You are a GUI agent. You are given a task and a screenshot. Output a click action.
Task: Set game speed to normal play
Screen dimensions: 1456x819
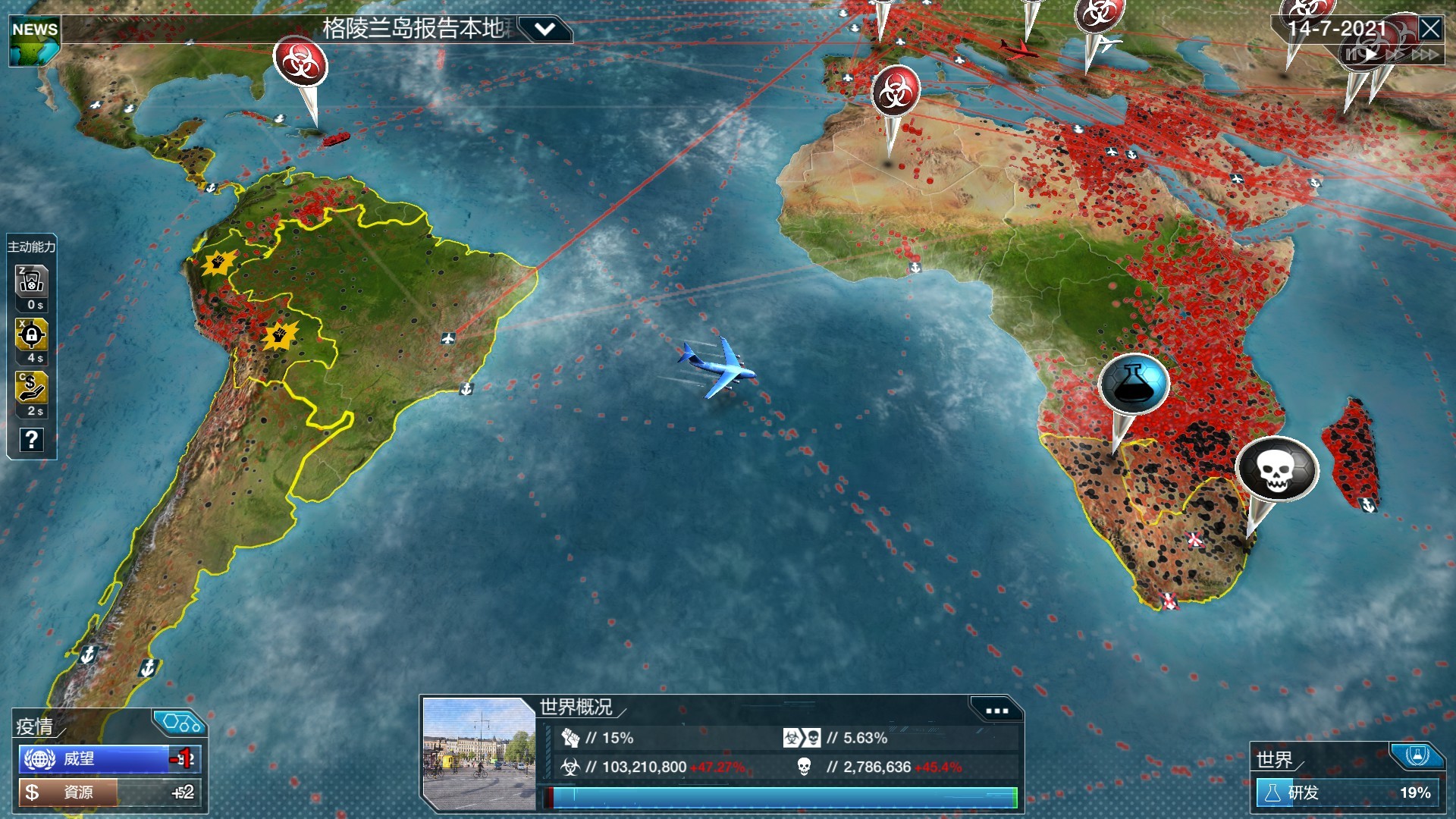(1371, 55)
